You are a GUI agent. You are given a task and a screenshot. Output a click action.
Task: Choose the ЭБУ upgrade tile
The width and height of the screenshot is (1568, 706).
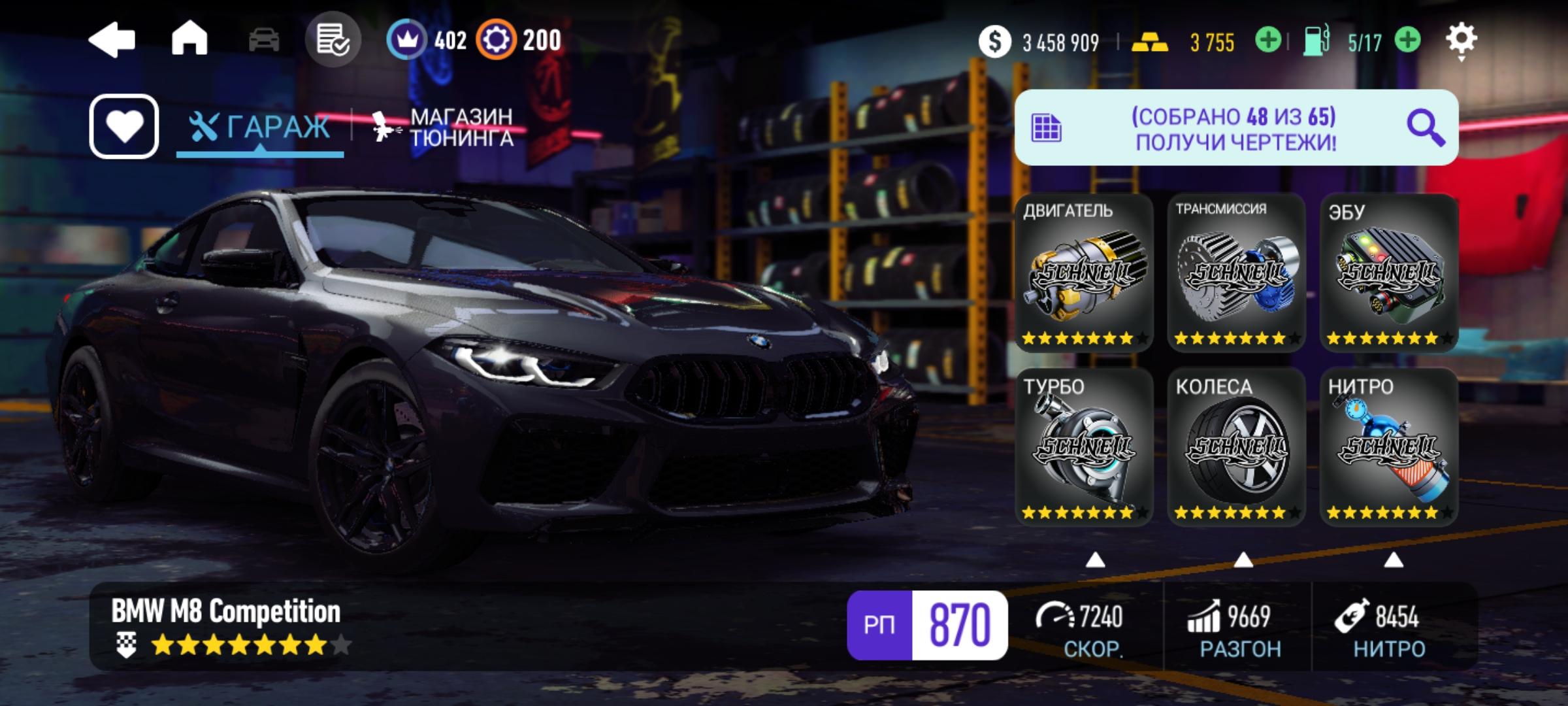(1389, 273)
